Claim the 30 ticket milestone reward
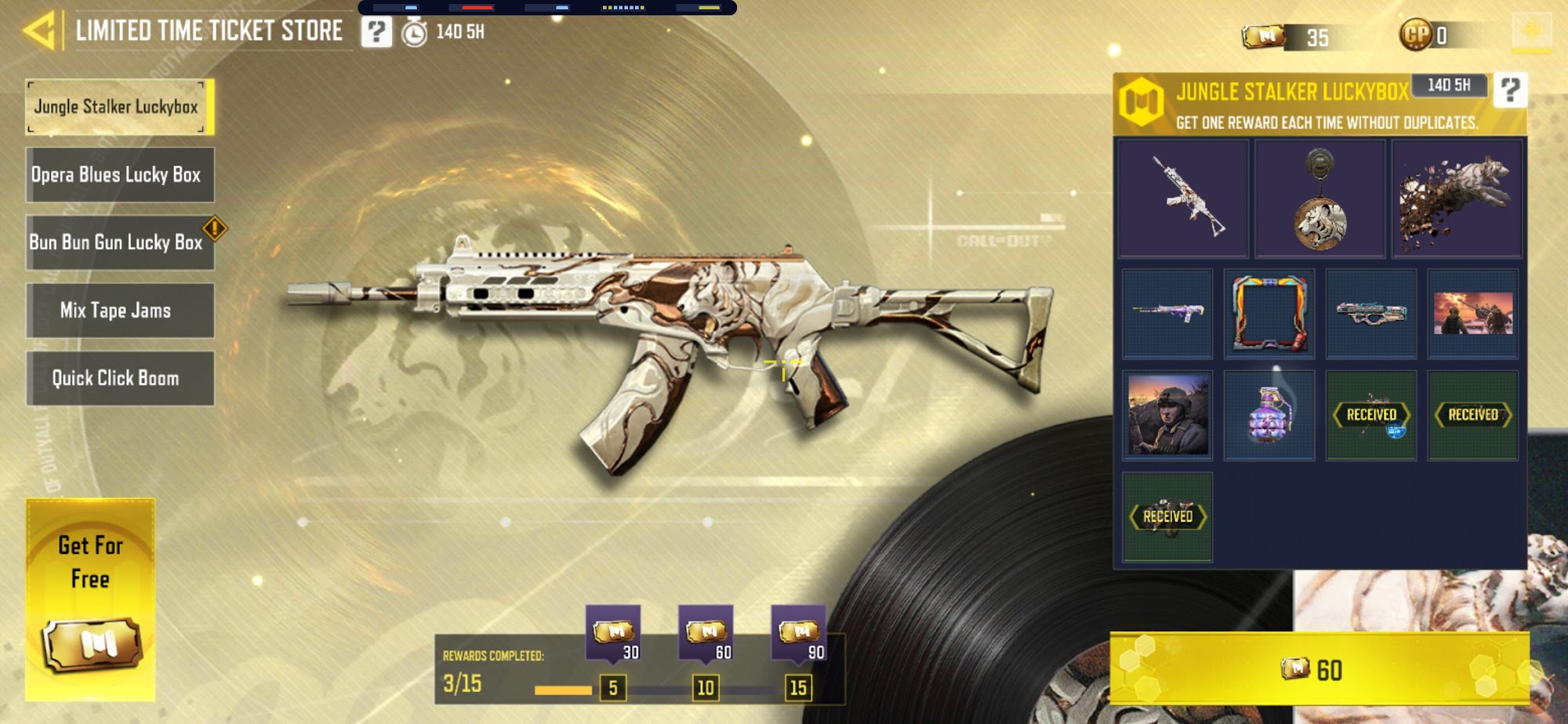1568x724 pixels. click(614, 633)
